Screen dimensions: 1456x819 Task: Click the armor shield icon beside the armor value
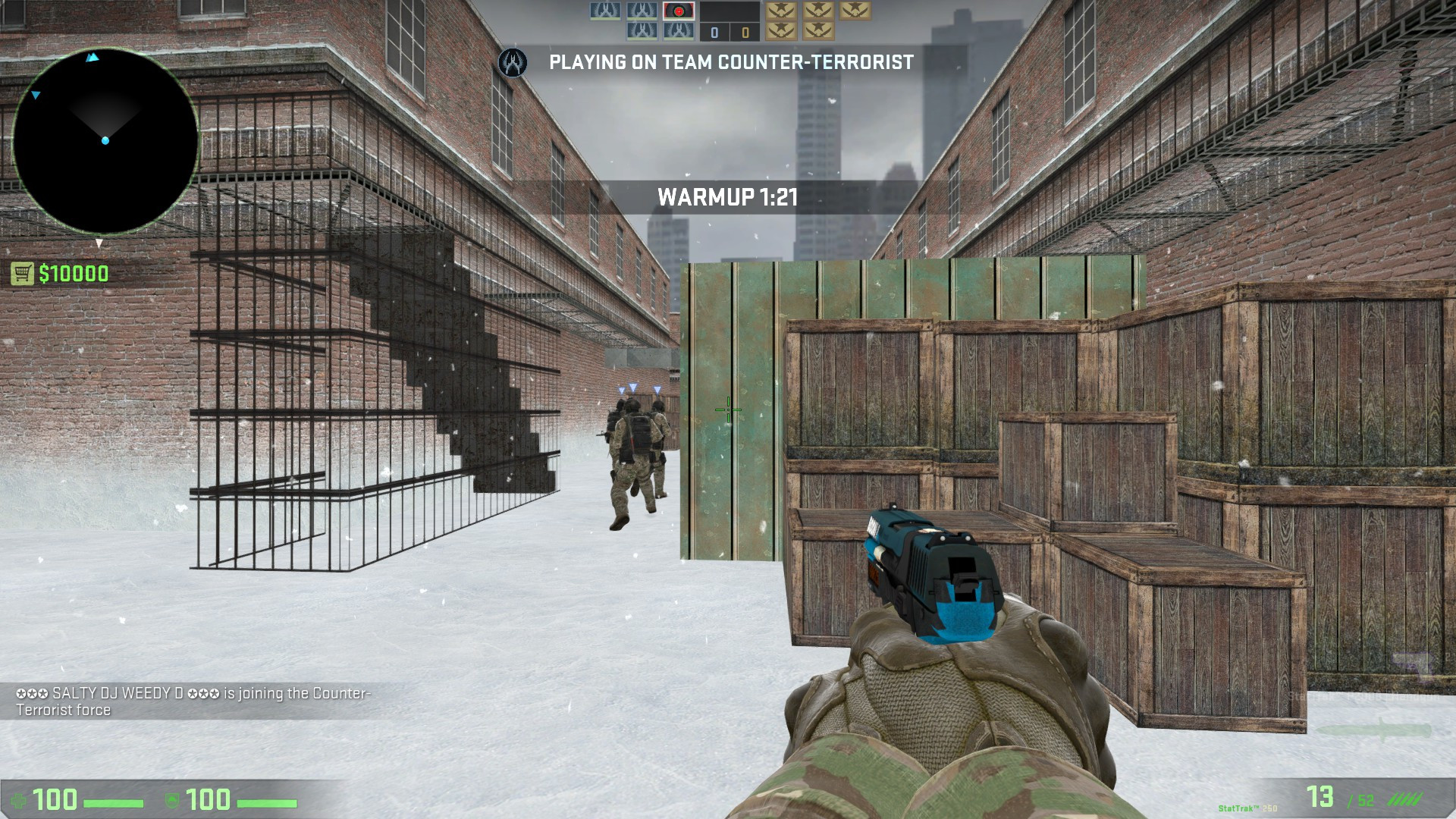pyautogui.click(x=172, y=800)
